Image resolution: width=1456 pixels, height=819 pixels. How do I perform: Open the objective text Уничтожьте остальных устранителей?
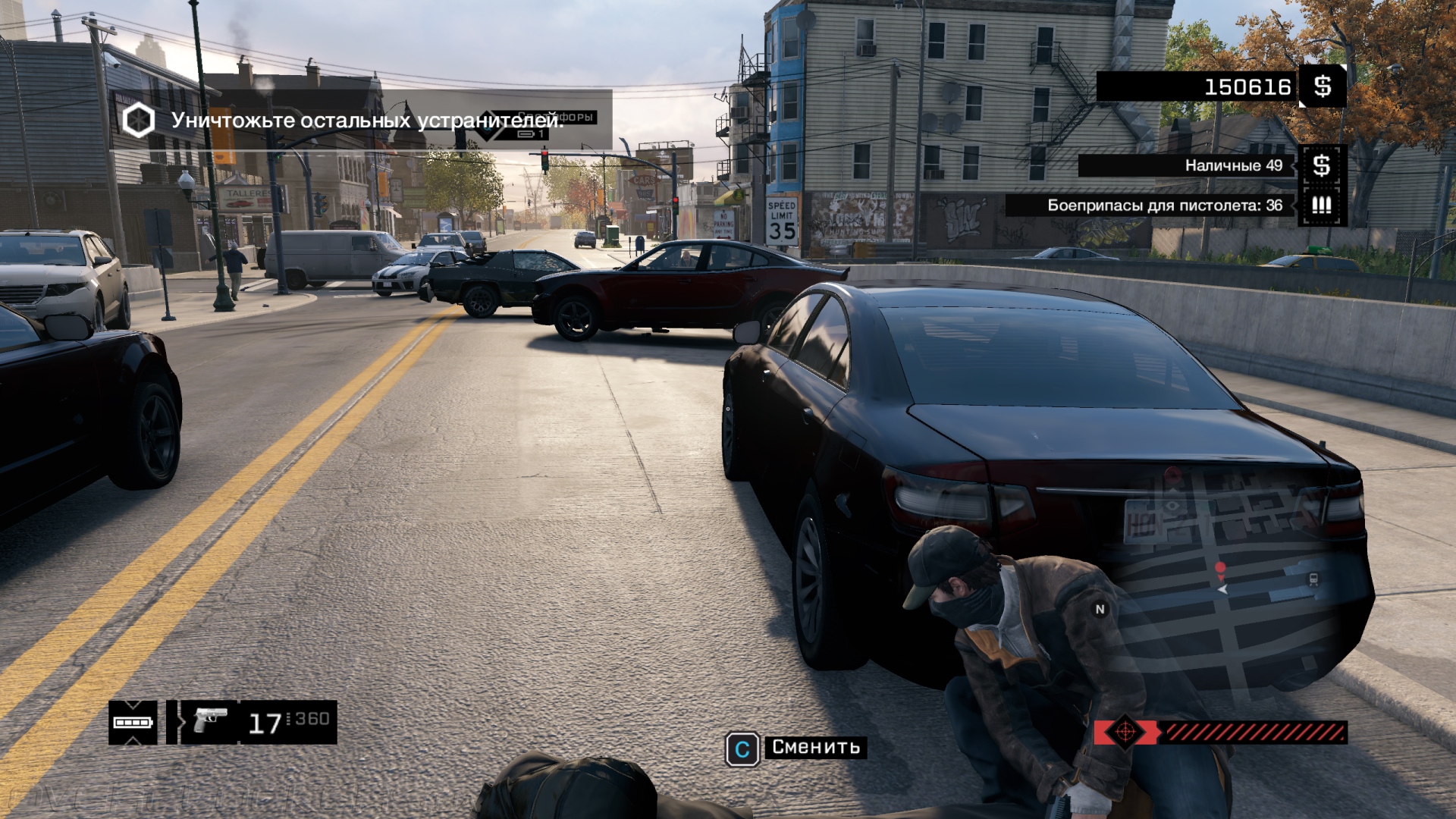click(x=367, y=121)
